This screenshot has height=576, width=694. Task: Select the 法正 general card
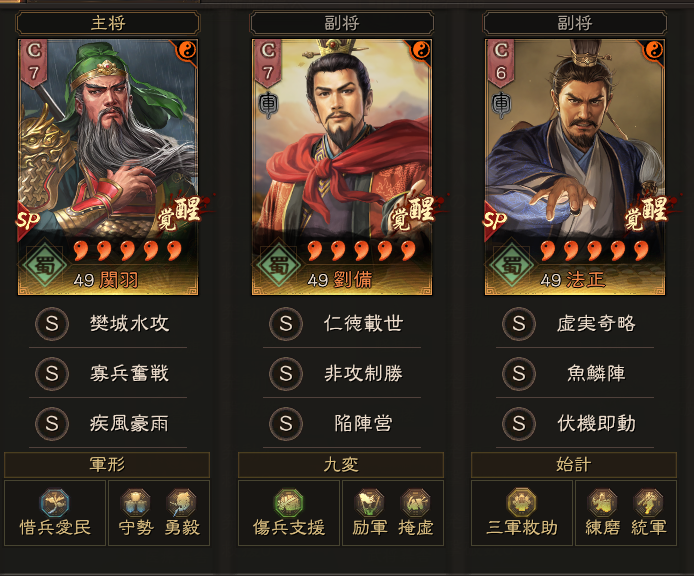pos(575,167)
